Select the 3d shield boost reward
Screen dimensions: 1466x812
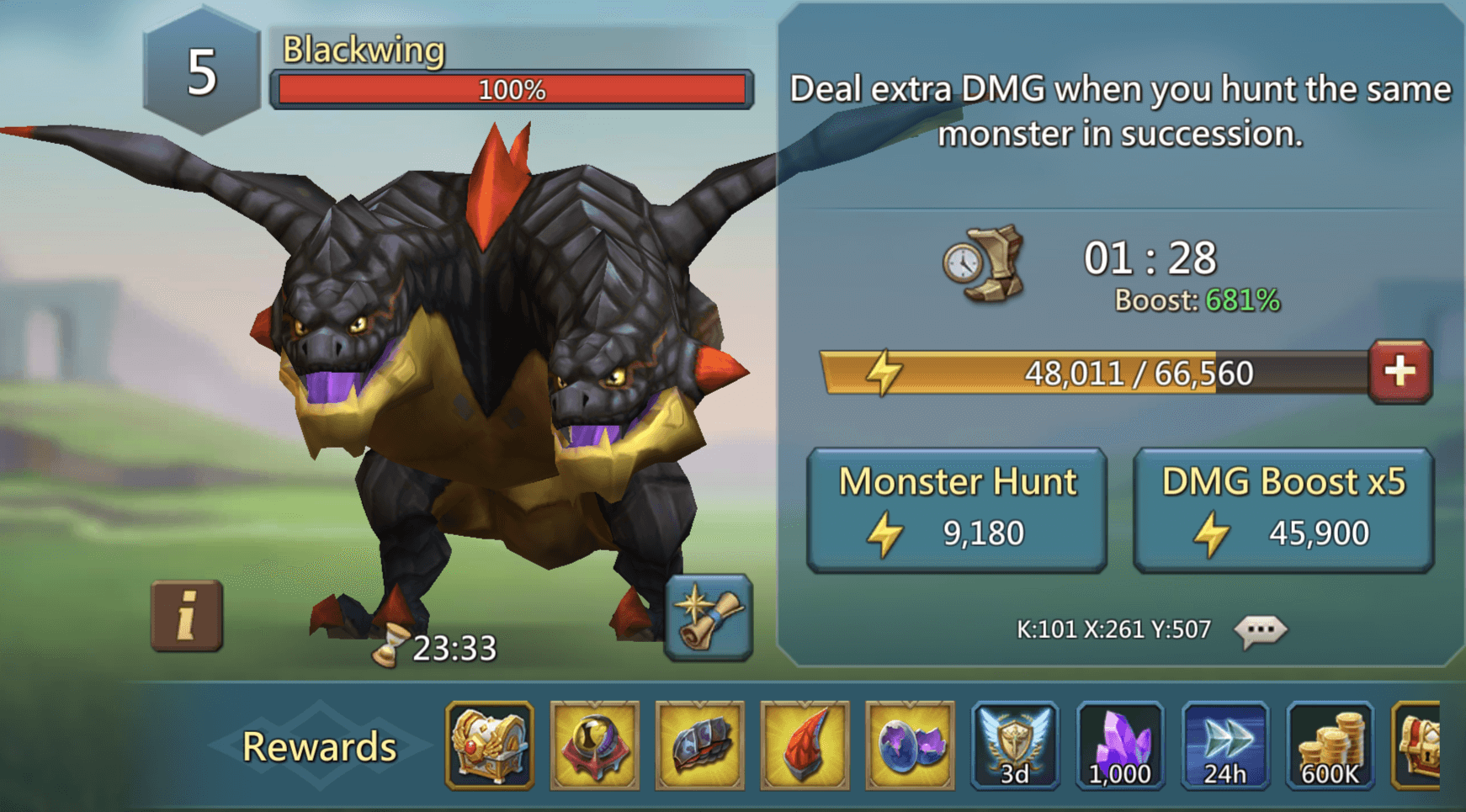(x=1017, y=746)
